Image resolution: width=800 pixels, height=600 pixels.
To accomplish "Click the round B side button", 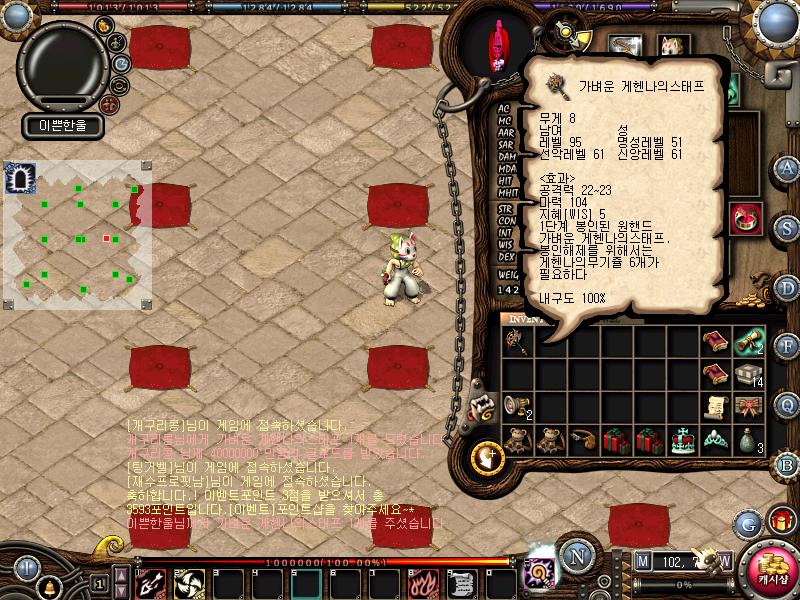I will click(787, 464).
